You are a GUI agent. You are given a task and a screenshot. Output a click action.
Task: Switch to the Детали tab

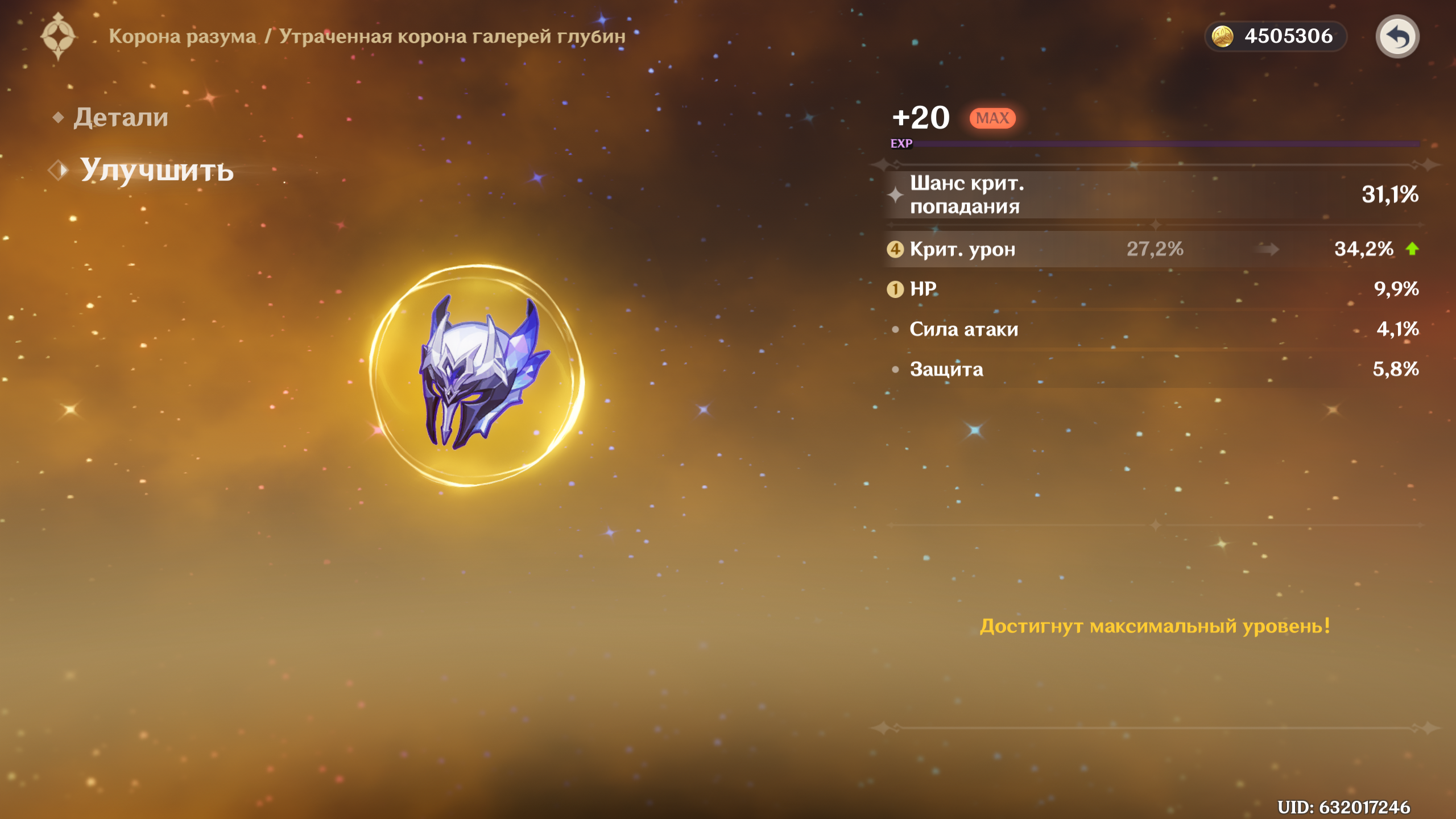121,118
